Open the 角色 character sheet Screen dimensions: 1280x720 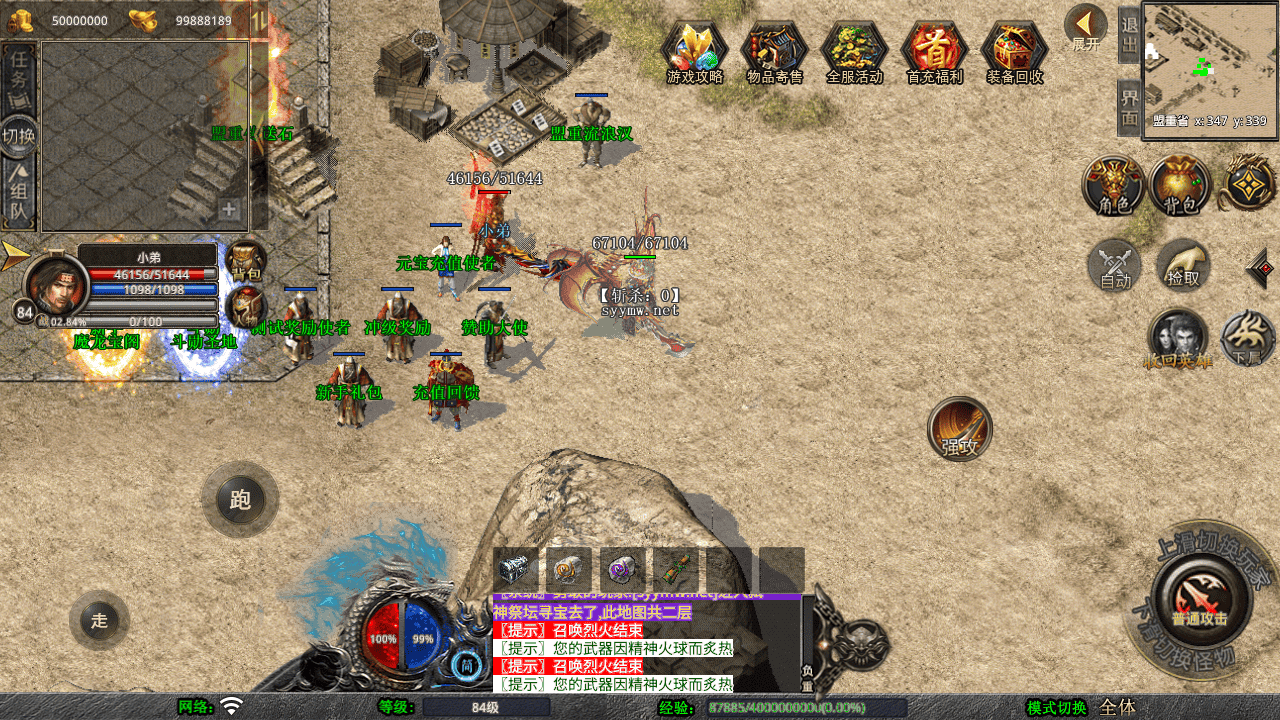point(1114,186)
